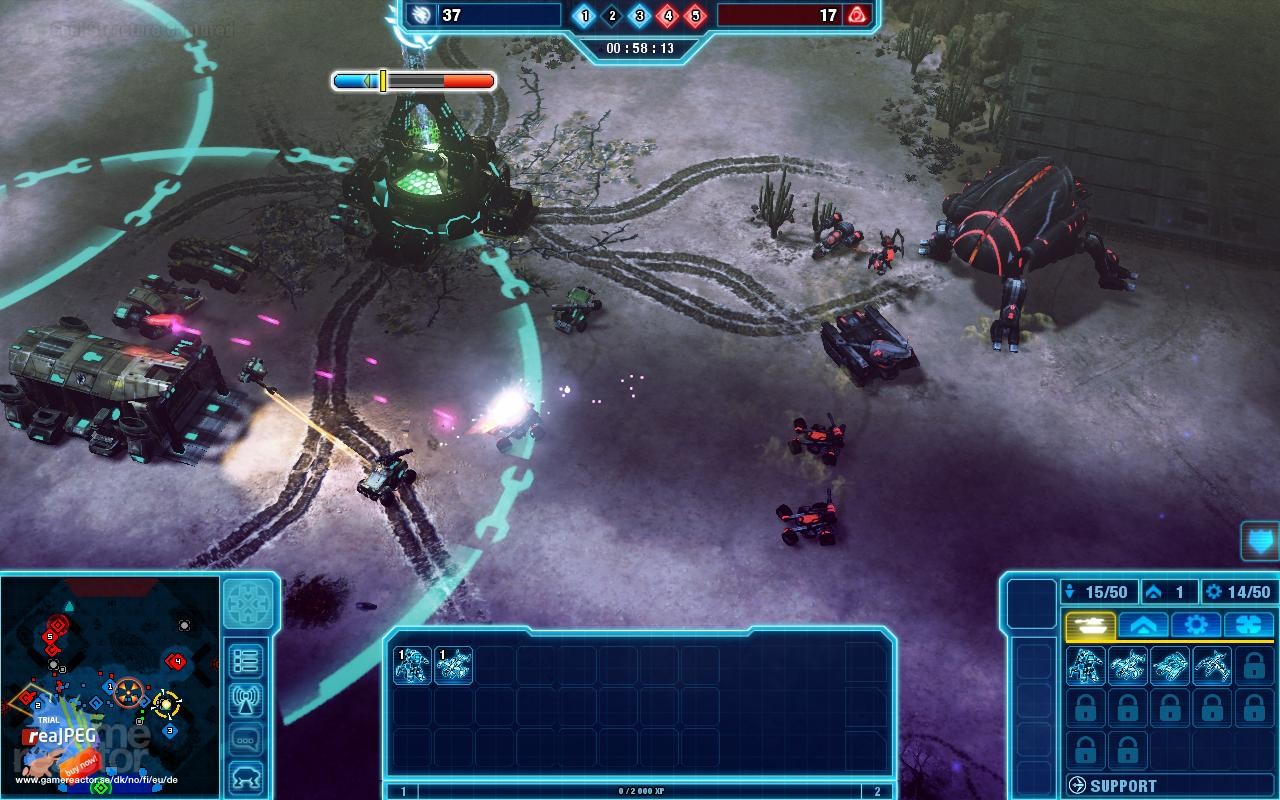Select the crawler icon at sidebar bottom
Viewport: 1280px width, 800px height.
coord(246,774)
